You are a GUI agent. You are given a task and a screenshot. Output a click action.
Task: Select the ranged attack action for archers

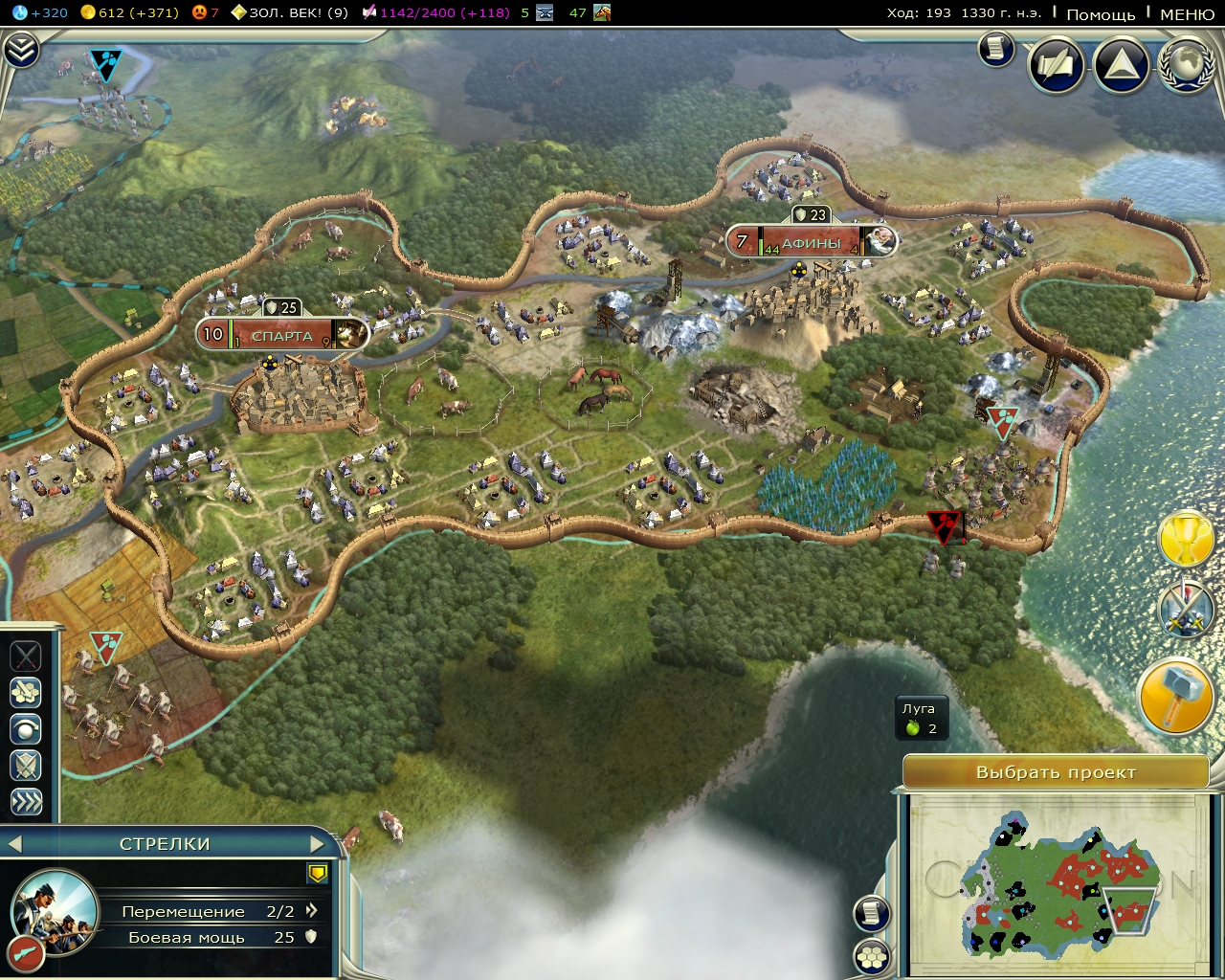tap(26, 691)
